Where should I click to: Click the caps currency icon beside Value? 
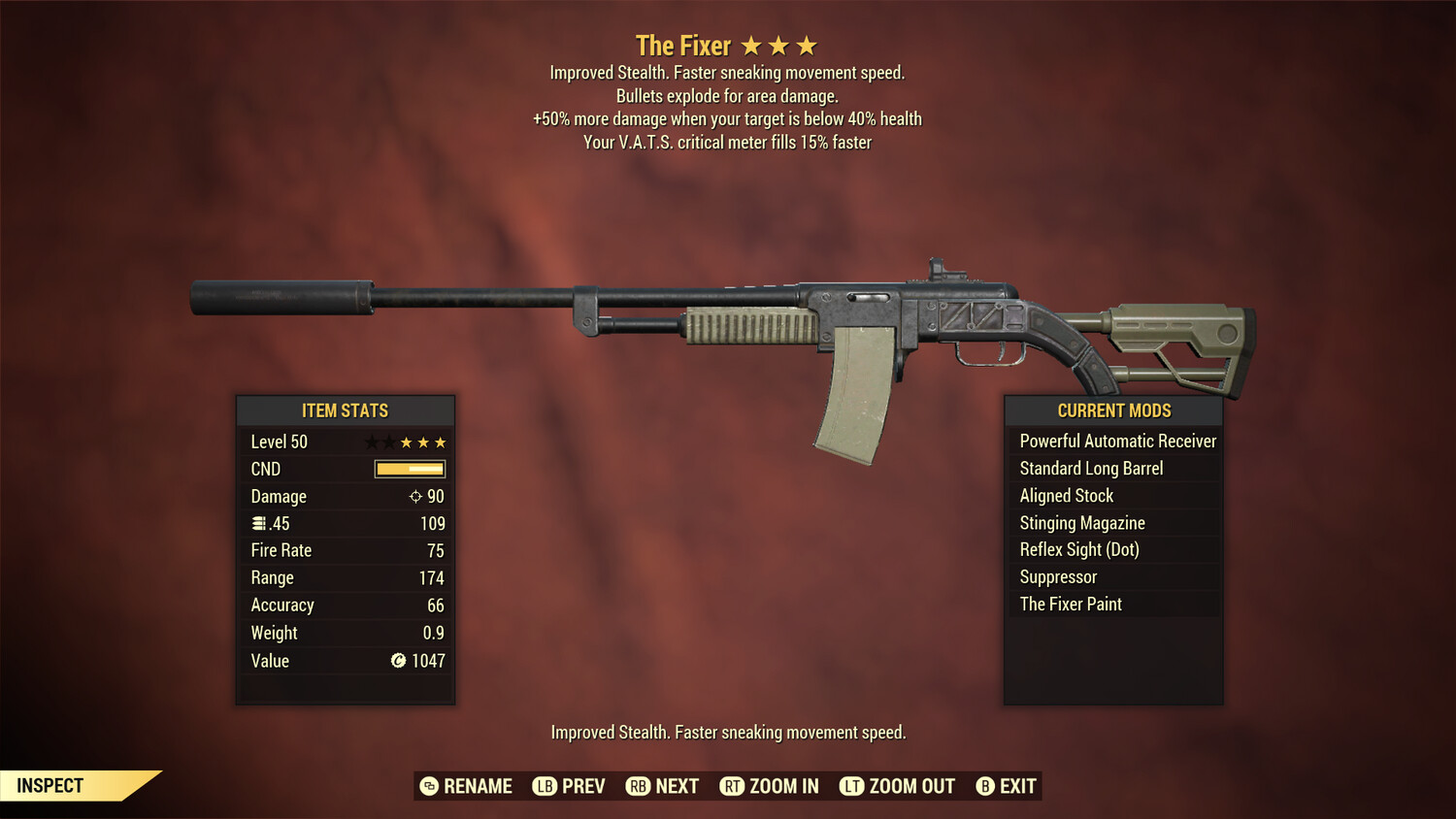(398, 661)
